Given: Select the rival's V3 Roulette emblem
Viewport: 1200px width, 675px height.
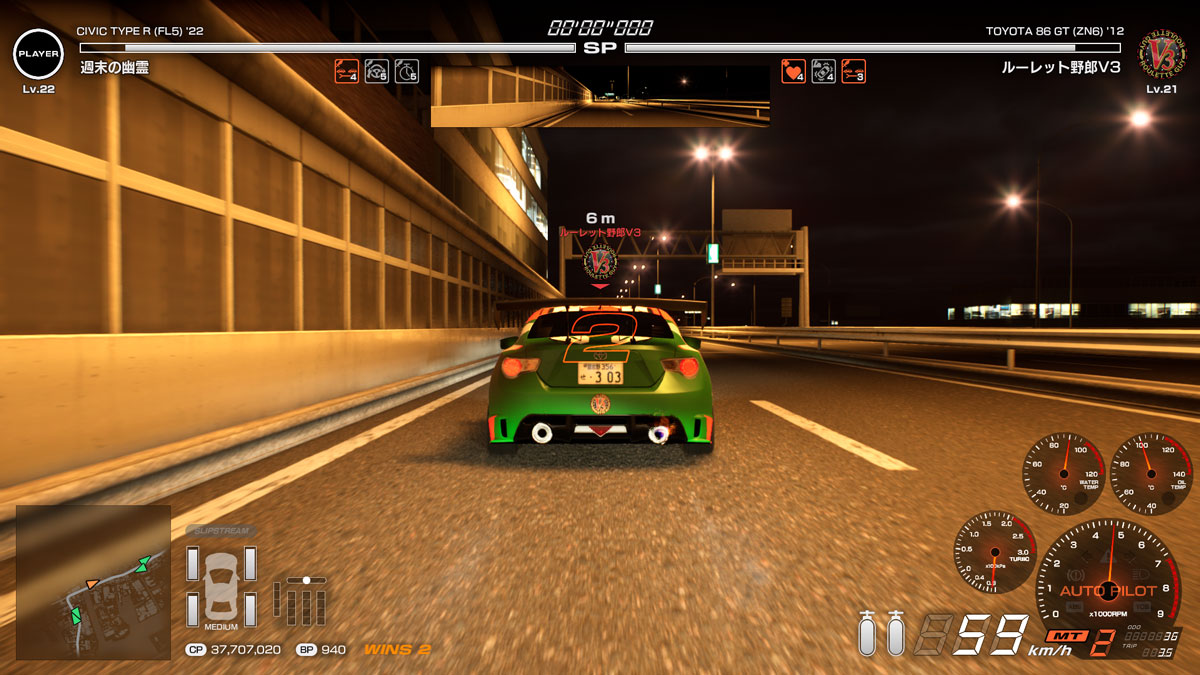Looking at the screenshot, I should click(1161, 54).
